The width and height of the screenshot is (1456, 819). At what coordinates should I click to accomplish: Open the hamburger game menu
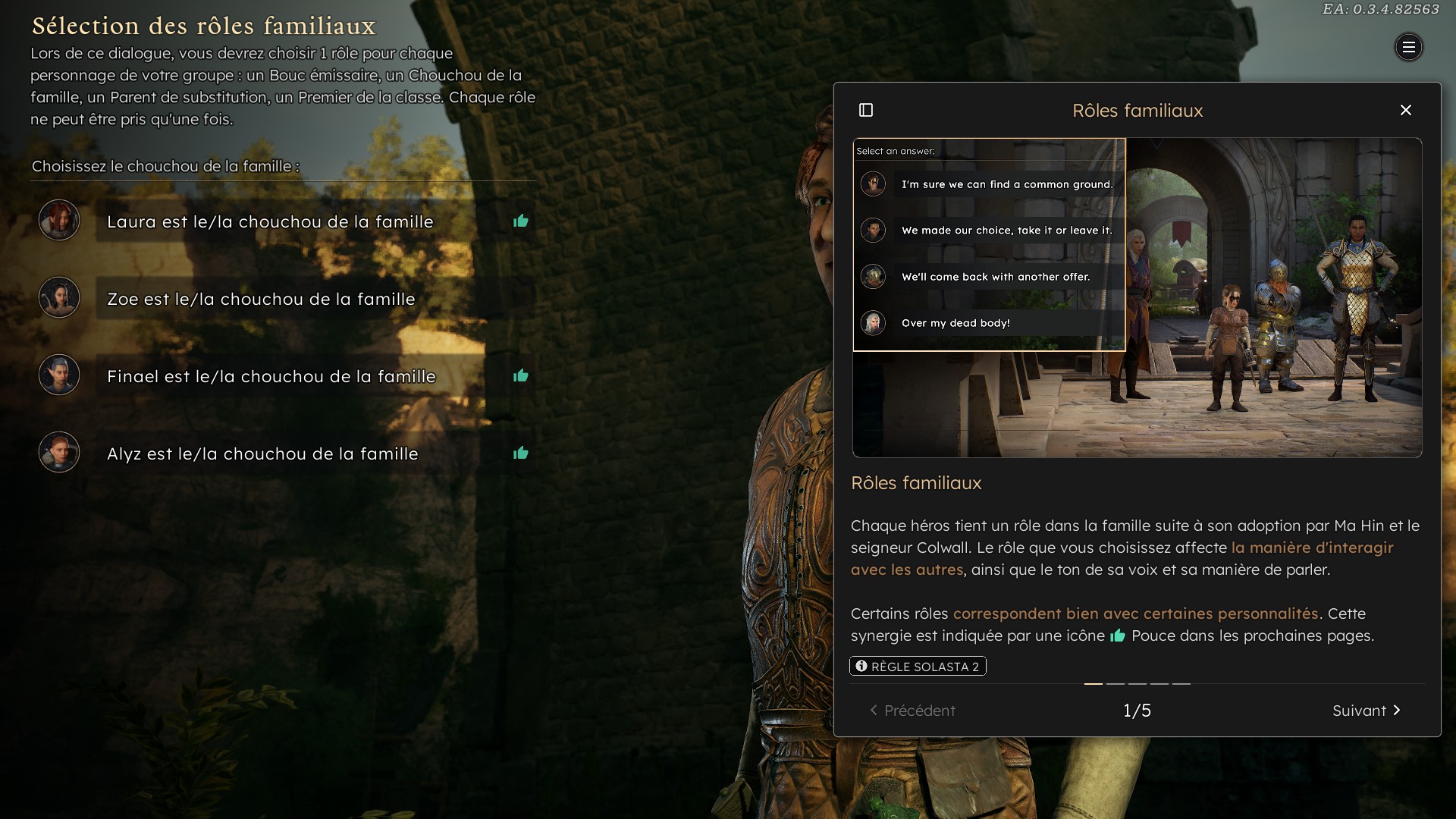[x=1408, y=48]
